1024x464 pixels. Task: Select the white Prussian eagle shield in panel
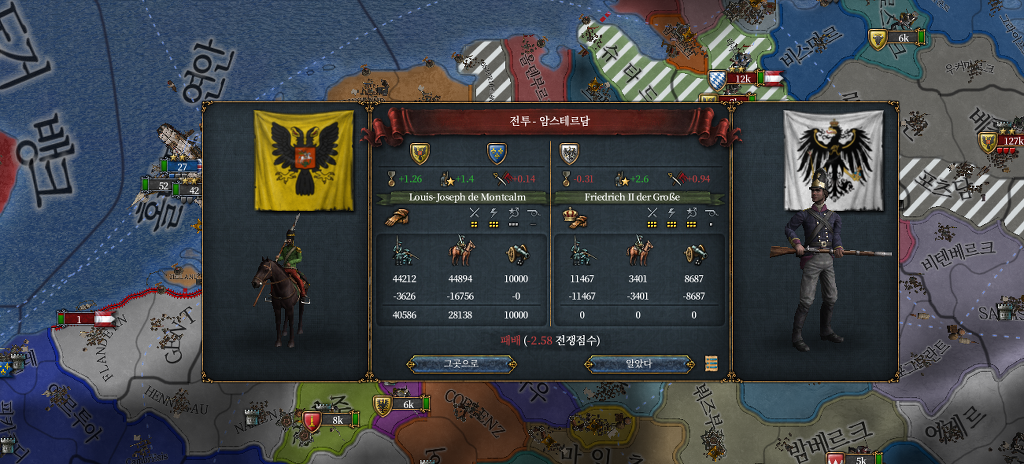pos(571,154)
